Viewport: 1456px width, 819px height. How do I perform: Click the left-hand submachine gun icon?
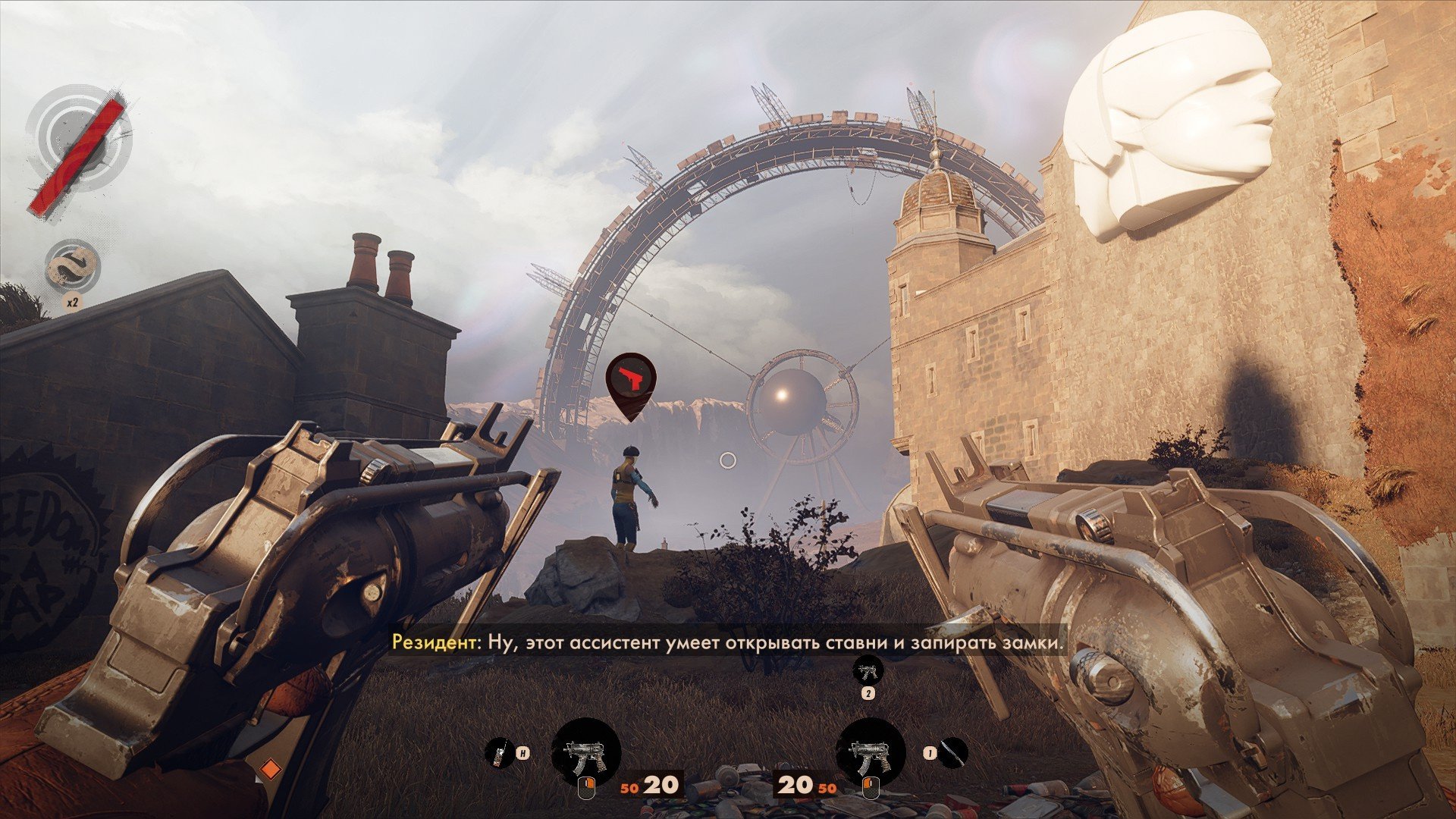click(585, 754)
